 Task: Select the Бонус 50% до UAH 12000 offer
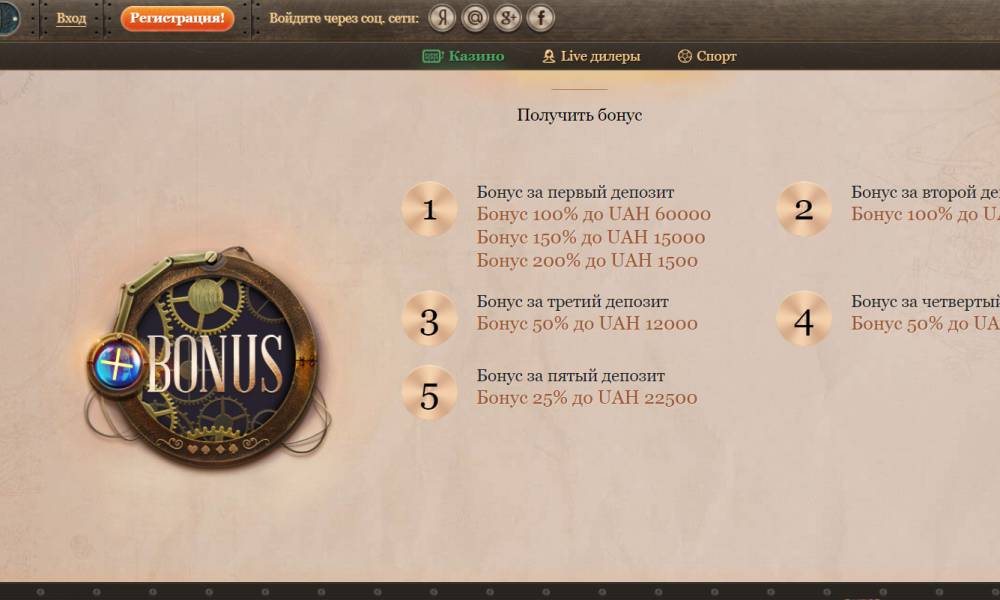587,323
